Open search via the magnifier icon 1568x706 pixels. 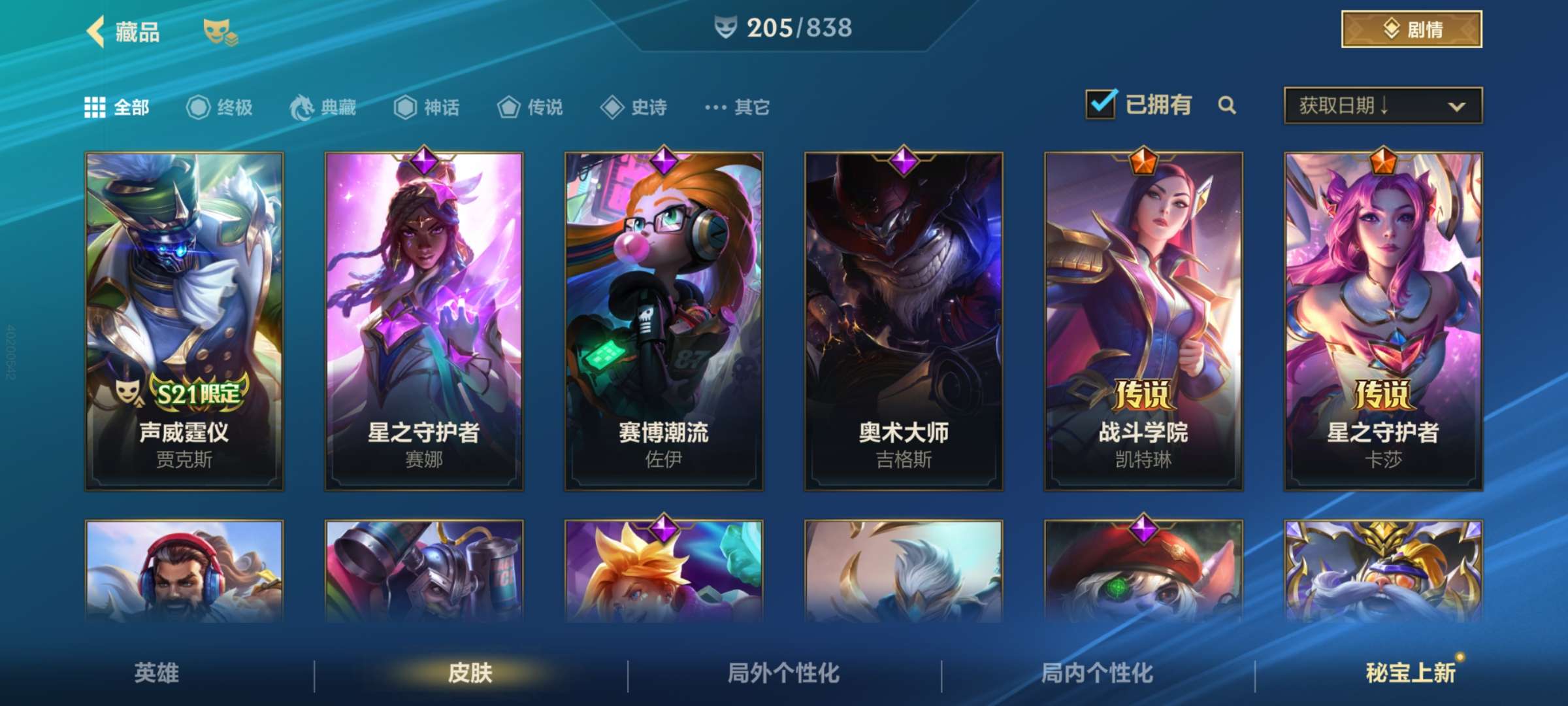1227,105
